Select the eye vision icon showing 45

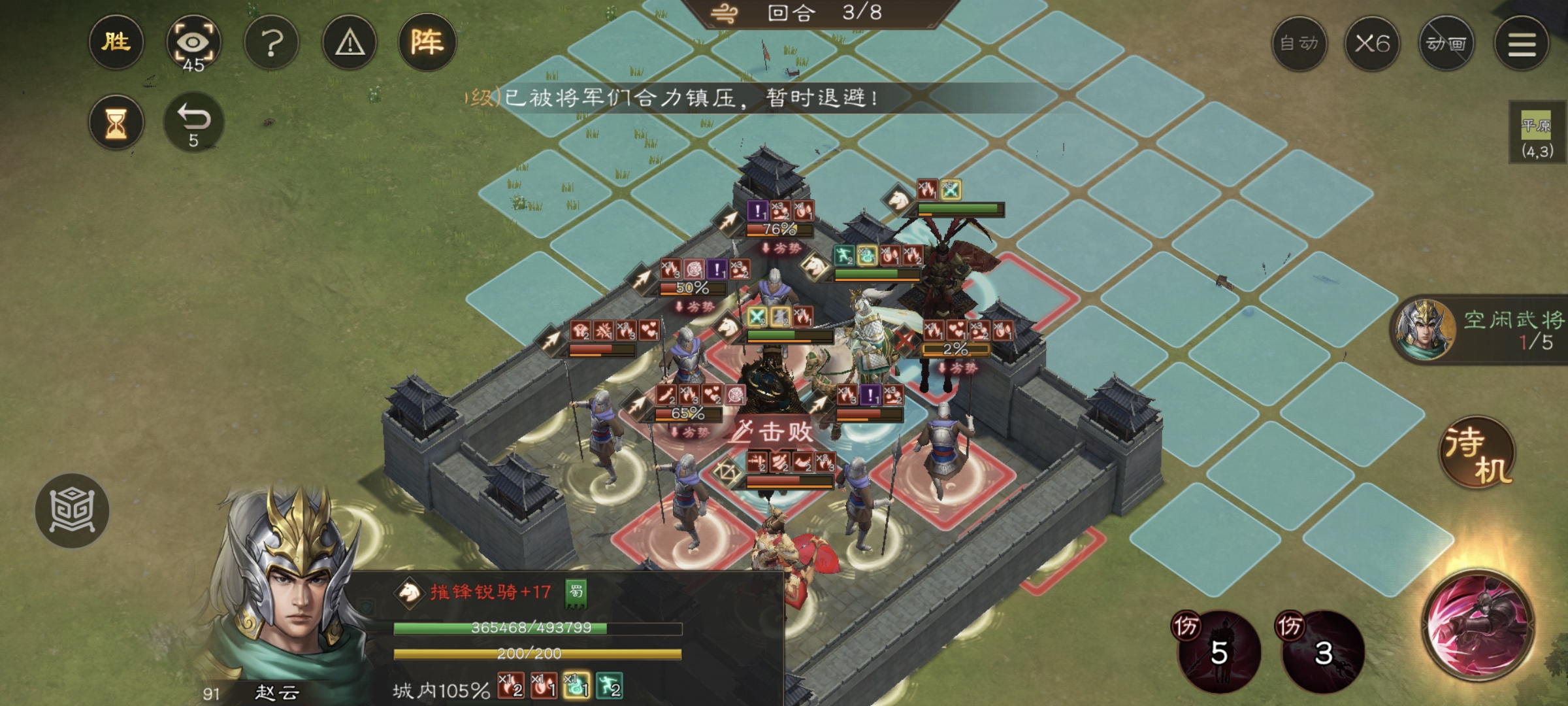pyautogui.click(x=194, y=43)
